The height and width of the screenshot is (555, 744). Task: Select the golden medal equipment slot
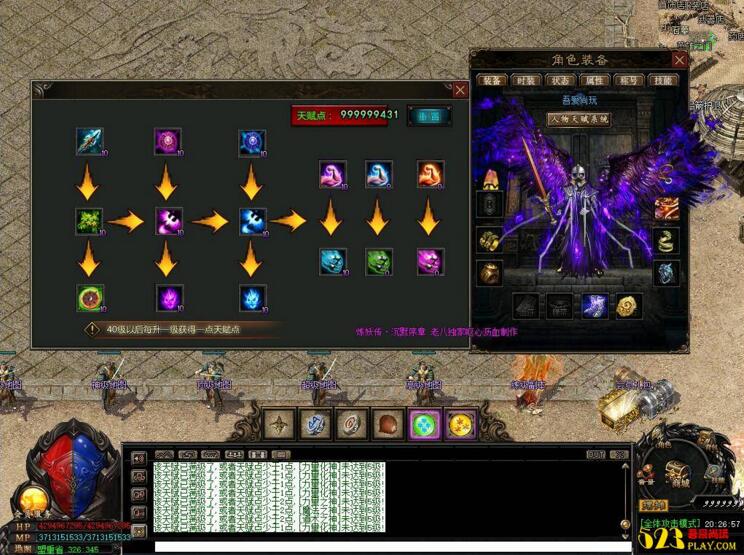(630, 305)
